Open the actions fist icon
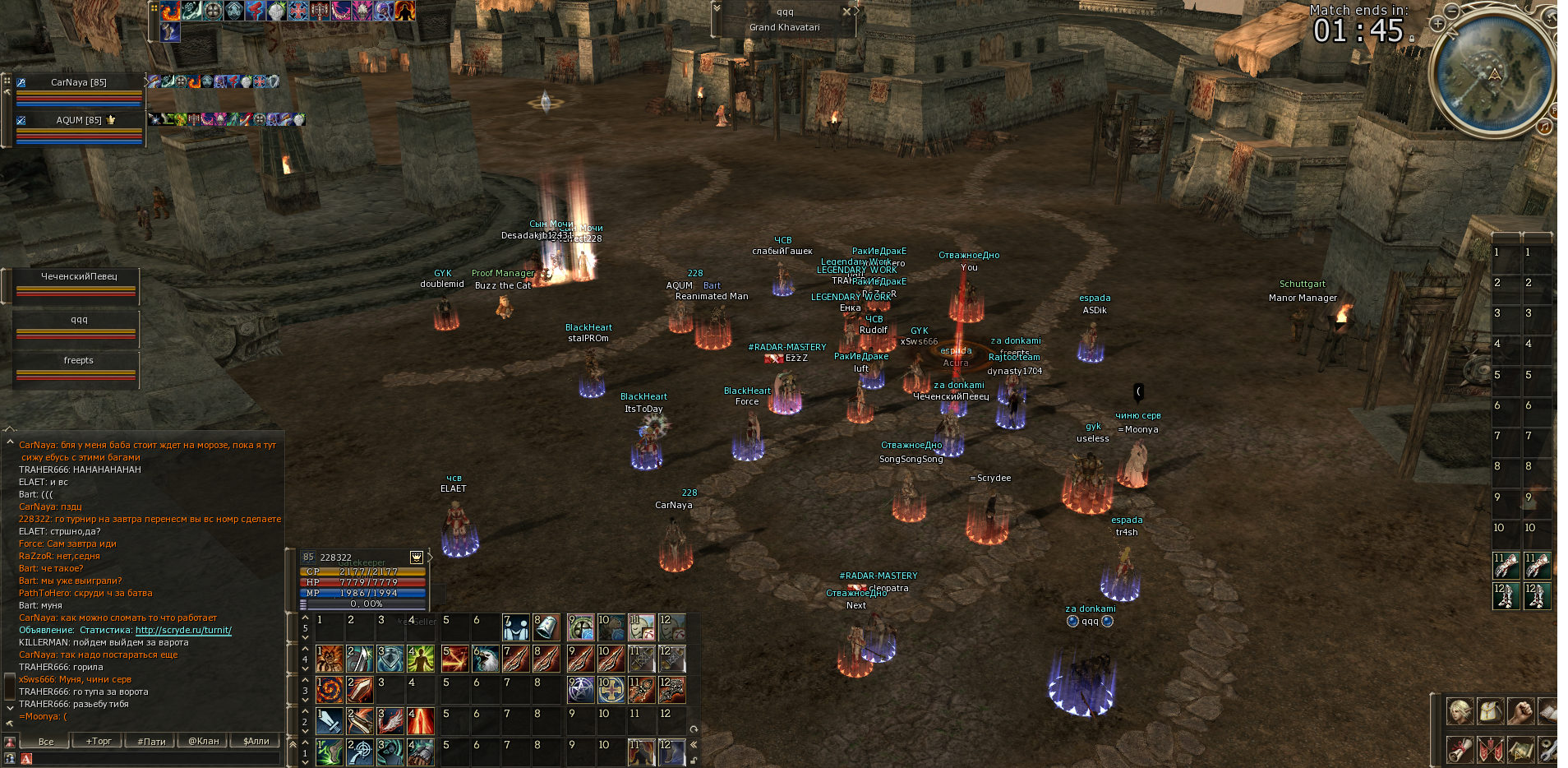Viewport: 1568px width, 768px height. 1520,711
